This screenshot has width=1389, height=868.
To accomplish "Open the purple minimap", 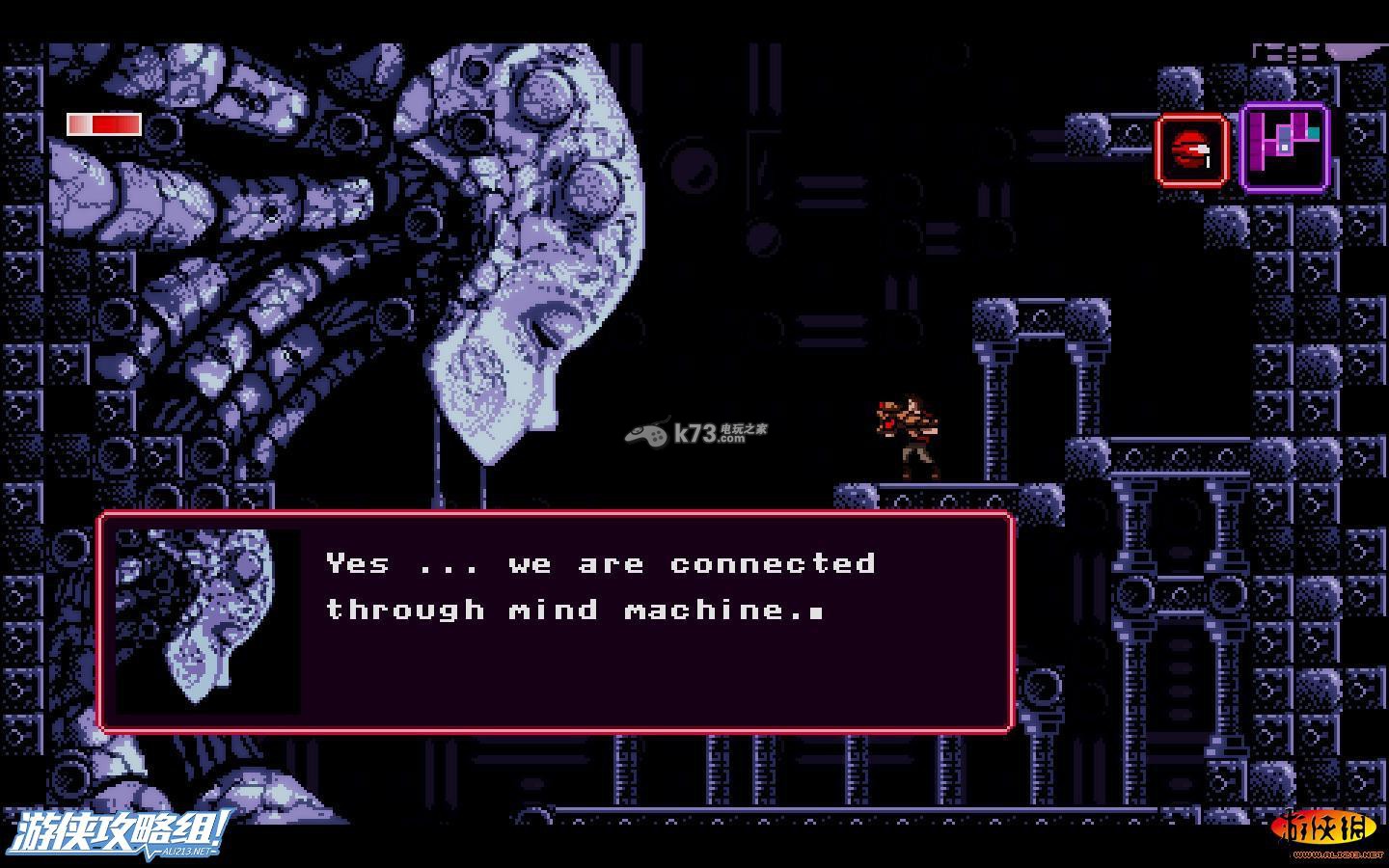I will tap(1285, 148).
